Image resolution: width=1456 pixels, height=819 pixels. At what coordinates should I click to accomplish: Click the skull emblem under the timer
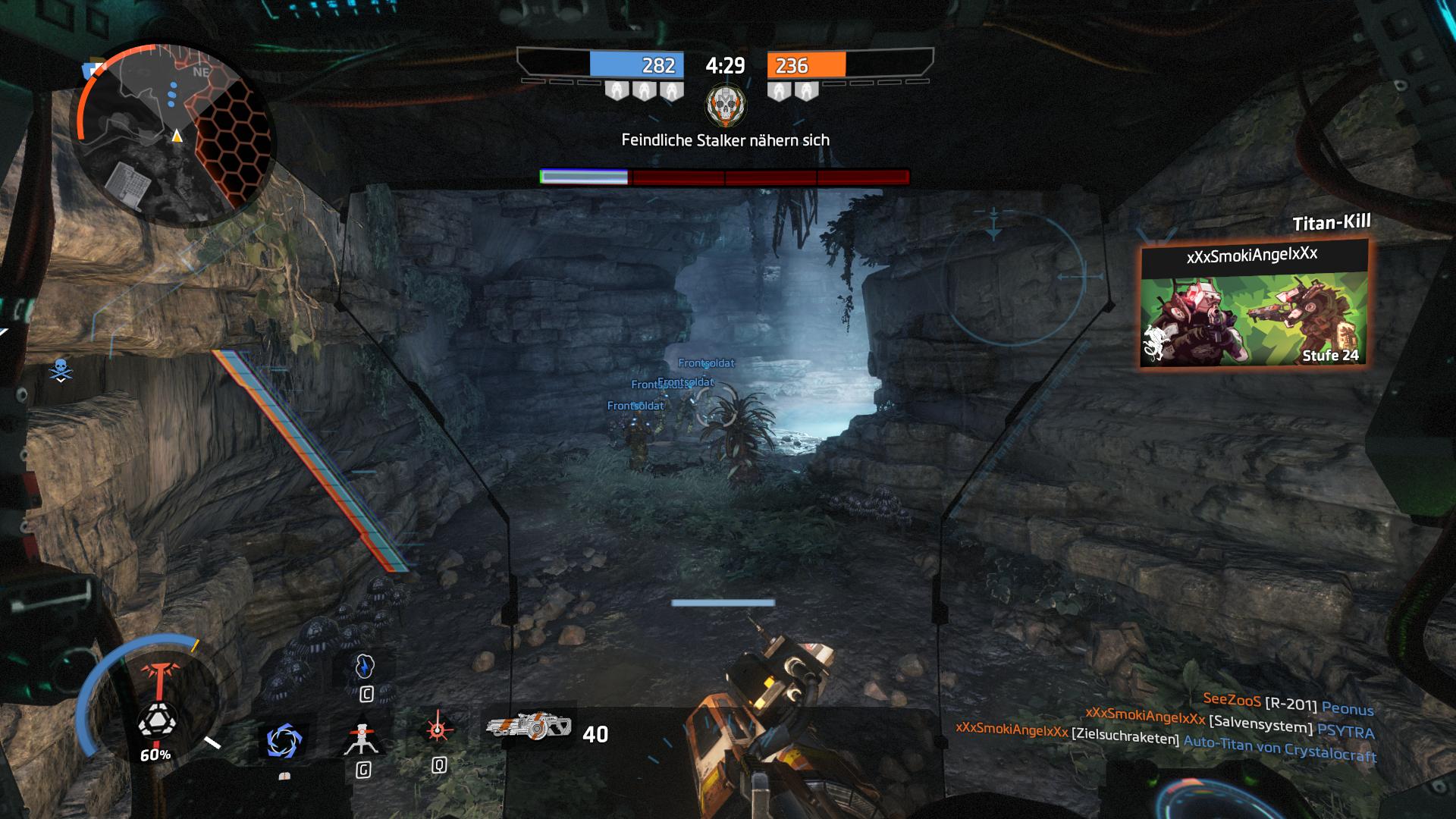tap(726, 106)
